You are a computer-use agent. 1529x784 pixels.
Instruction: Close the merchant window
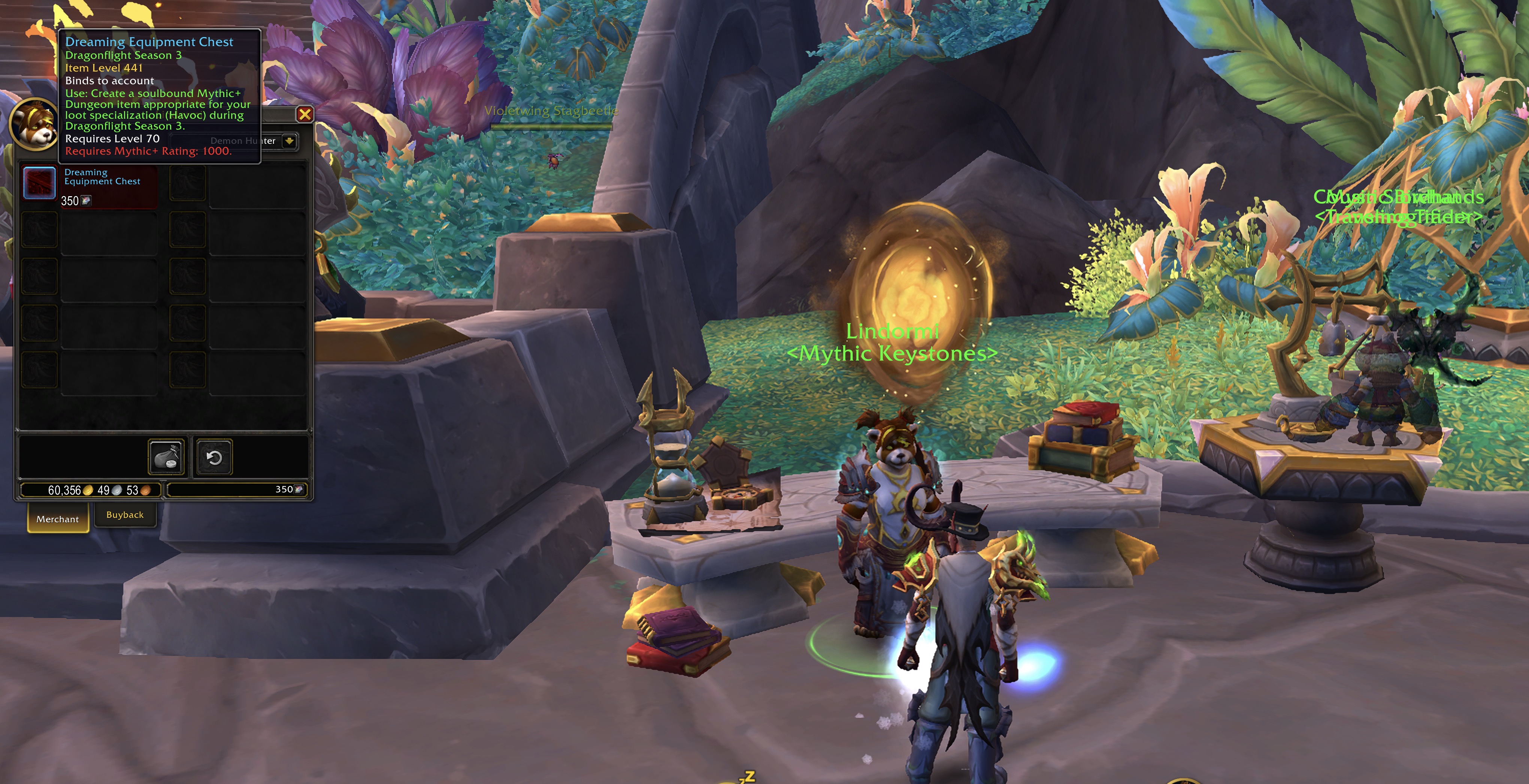click(305, 114)
